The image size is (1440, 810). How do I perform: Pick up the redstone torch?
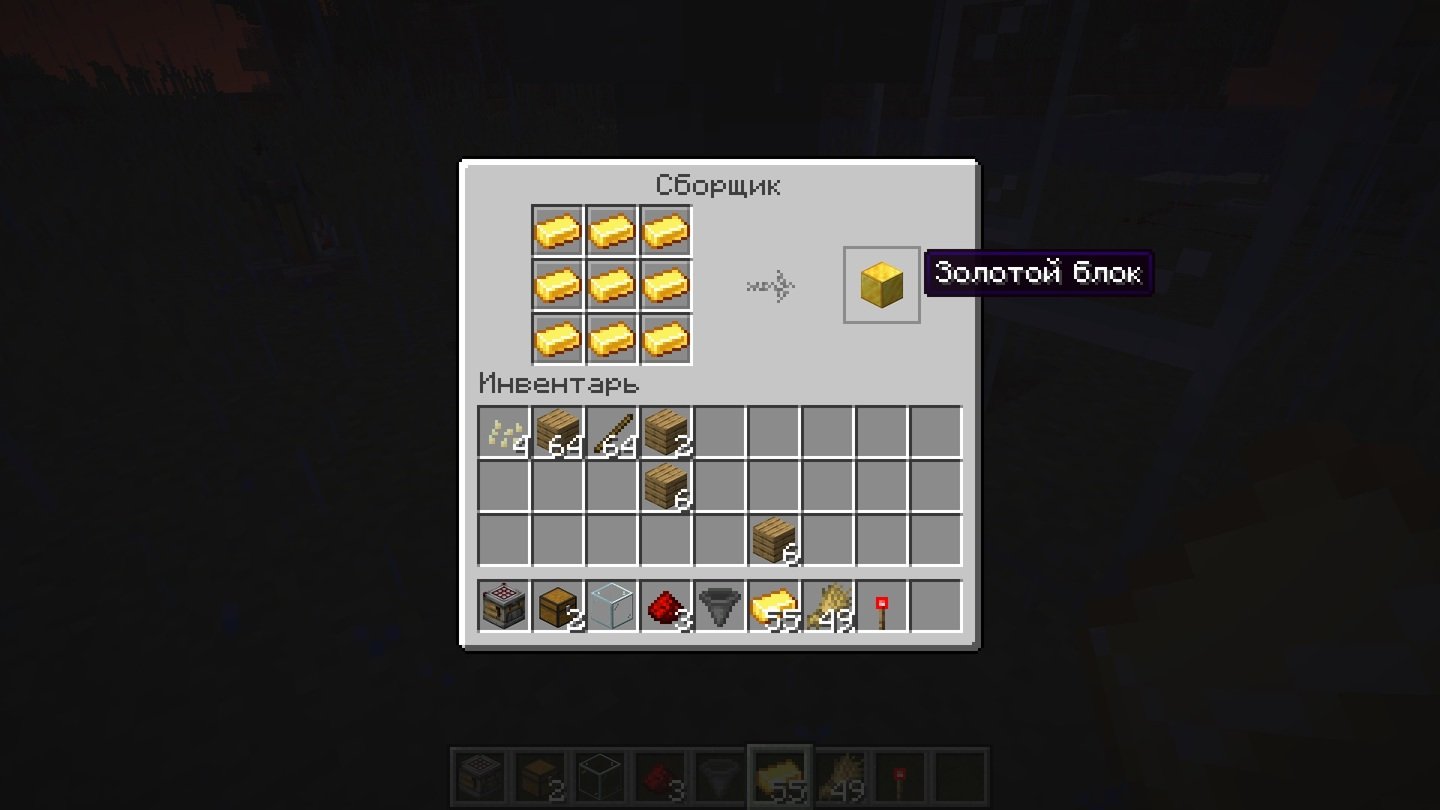tap(882, 607)
